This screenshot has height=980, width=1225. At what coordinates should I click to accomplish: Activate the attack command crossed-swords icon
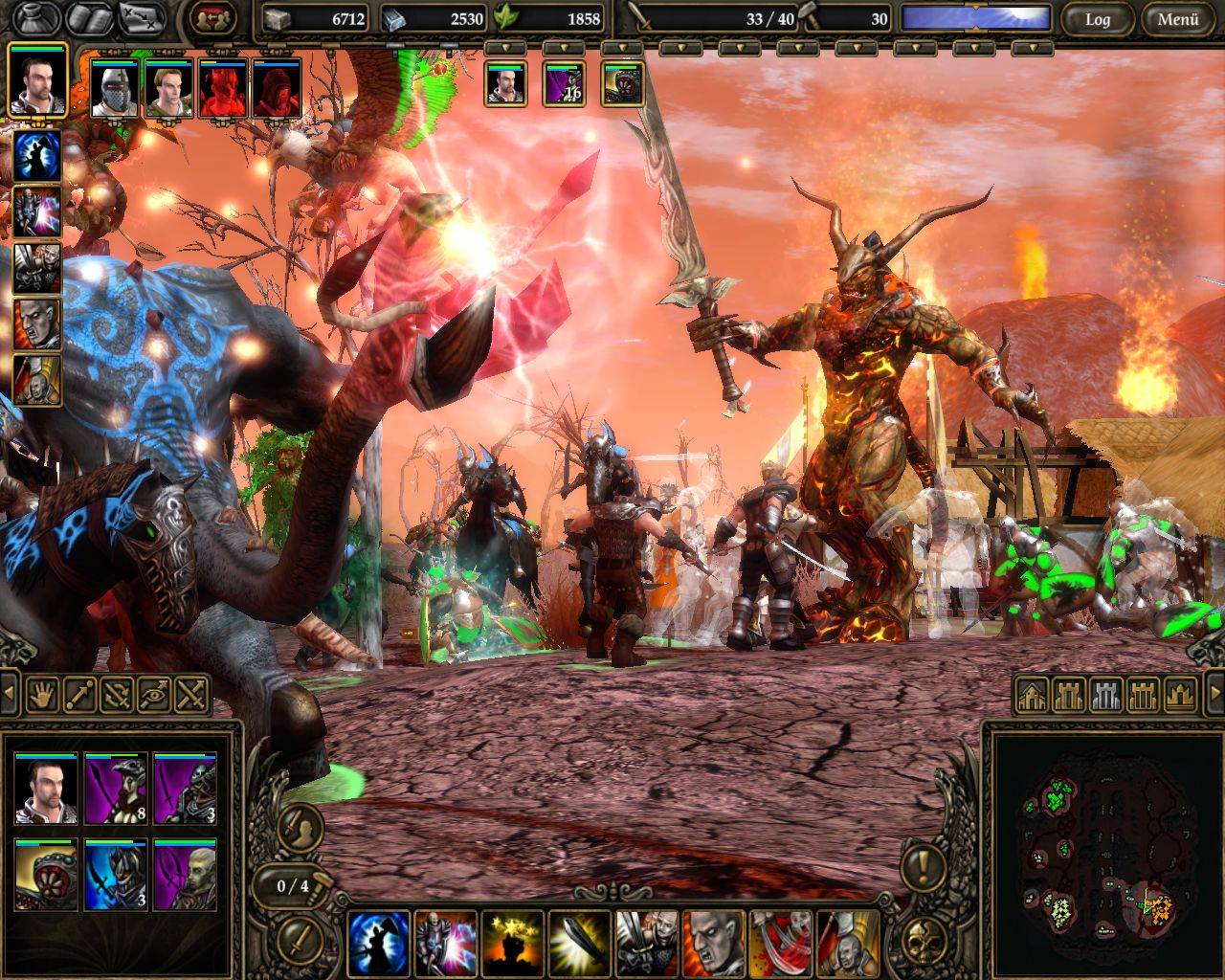pos(190,694)
